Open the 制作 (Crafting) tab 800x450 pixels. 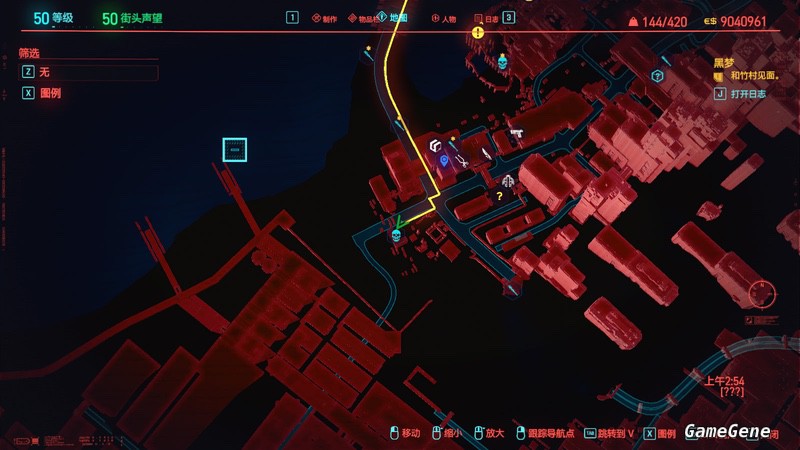(330, 18)
